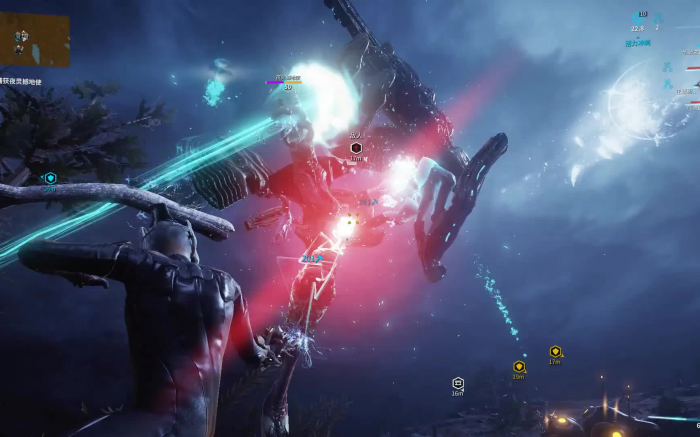The width and height of the screenshot is (700, 437).
Task: Click the blue shield buff icon showing 22.5
Action: [x=639, y=18]
